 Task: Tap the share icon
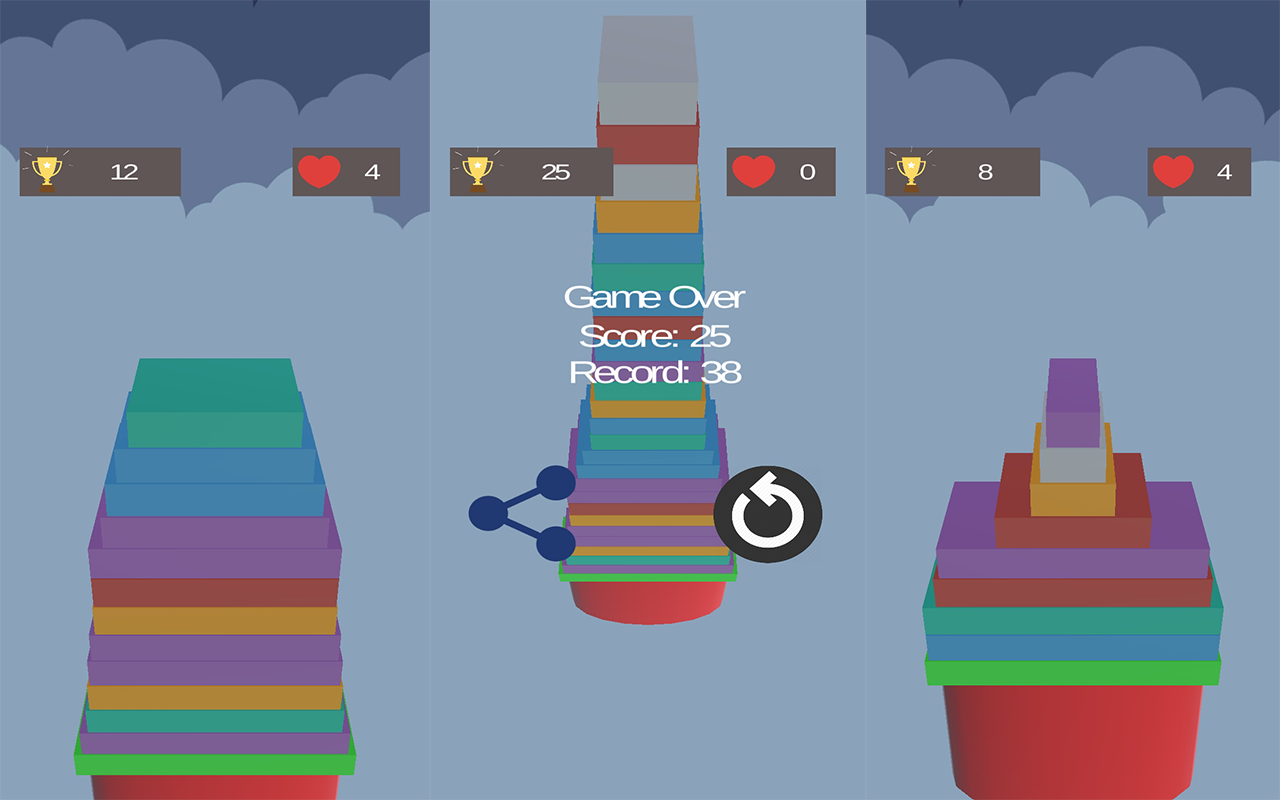tap(522, 513)
